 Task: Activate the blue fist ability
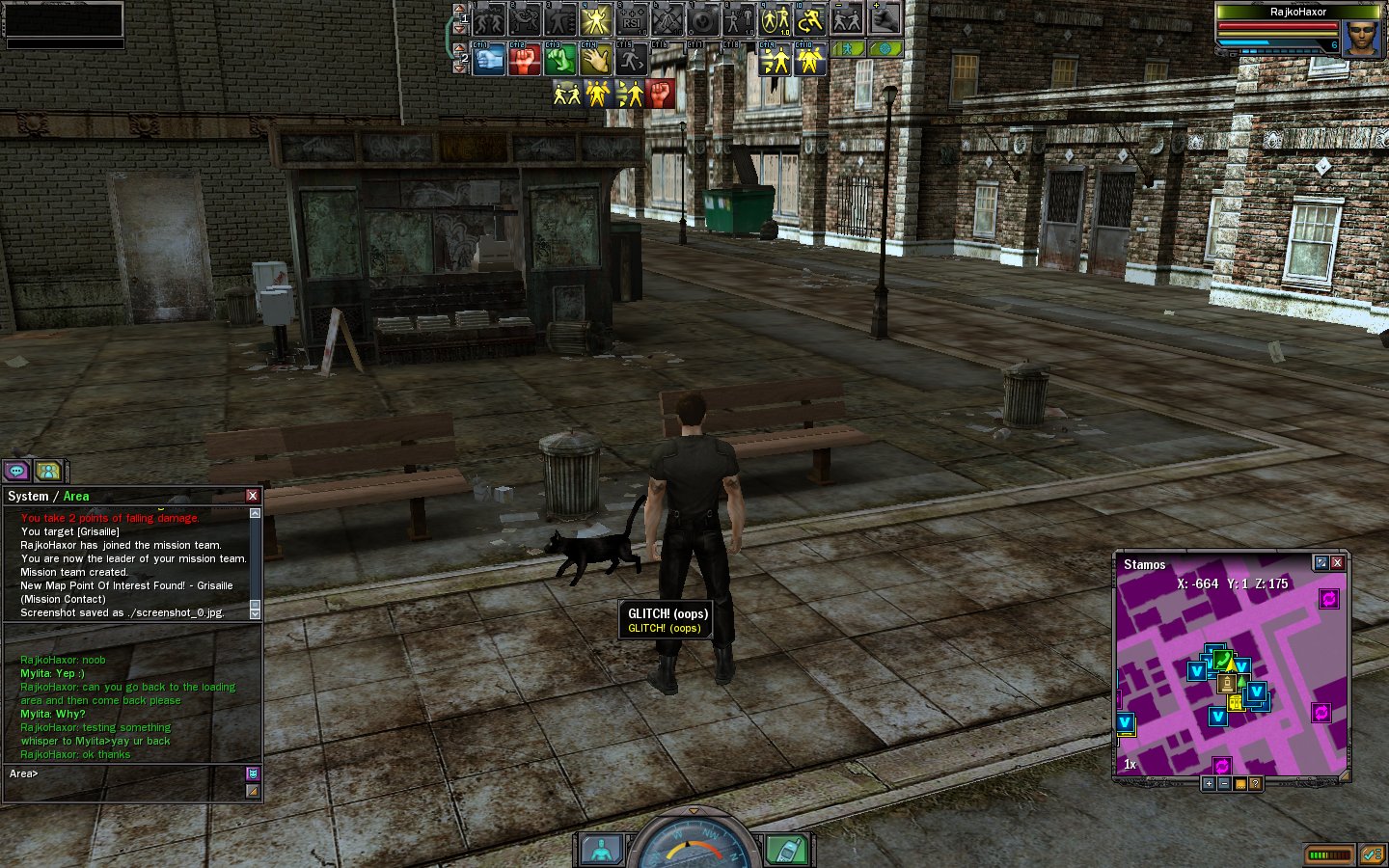click(x=488, y=60)
